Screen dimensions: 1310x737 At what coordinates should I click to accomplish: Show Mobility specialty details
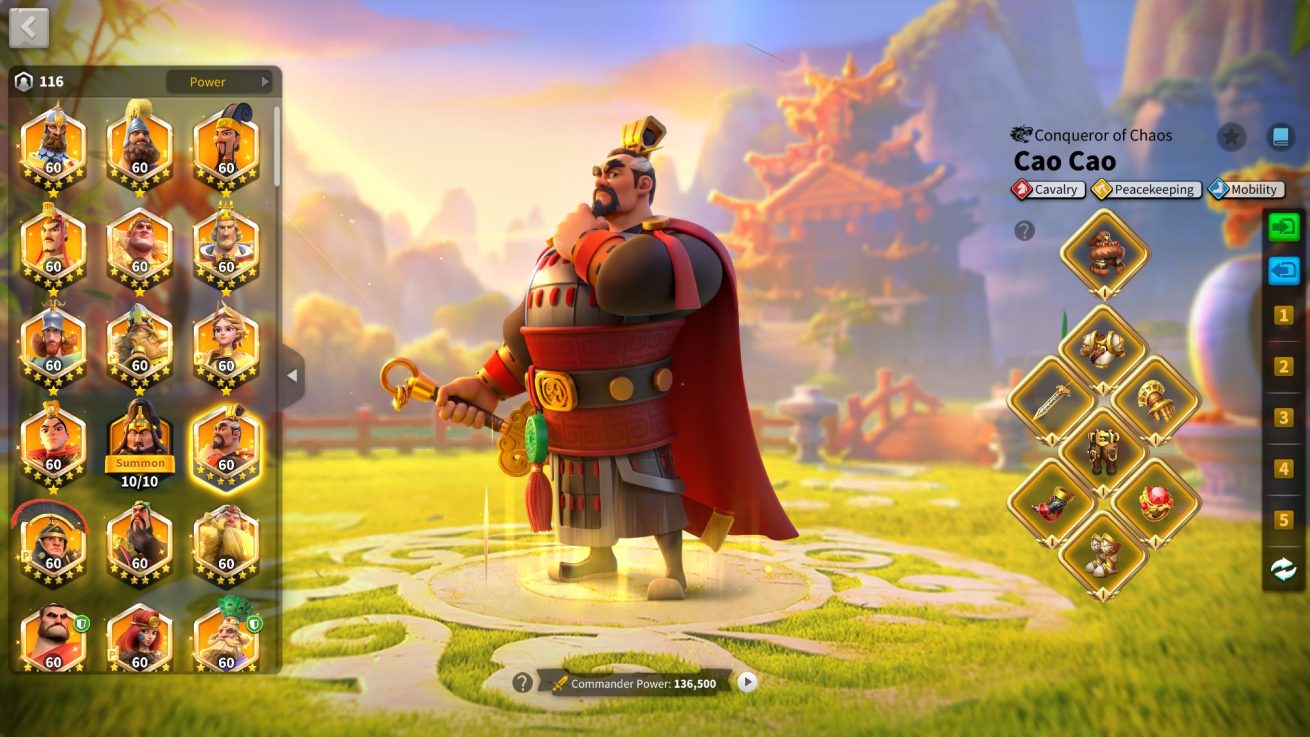tap(1246, 189)
